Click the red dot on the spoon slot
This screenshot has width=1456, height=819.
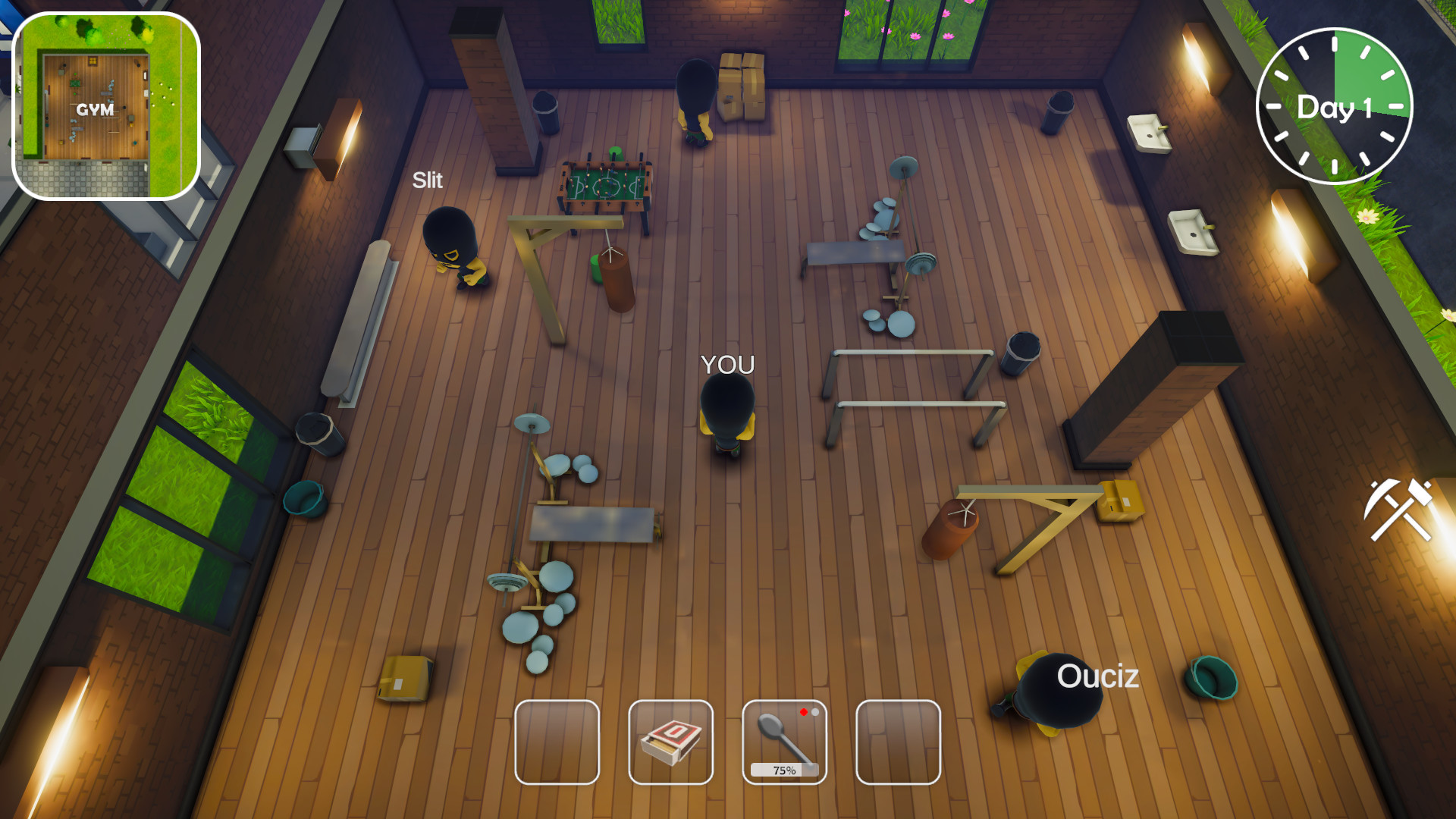coord(804,713)
